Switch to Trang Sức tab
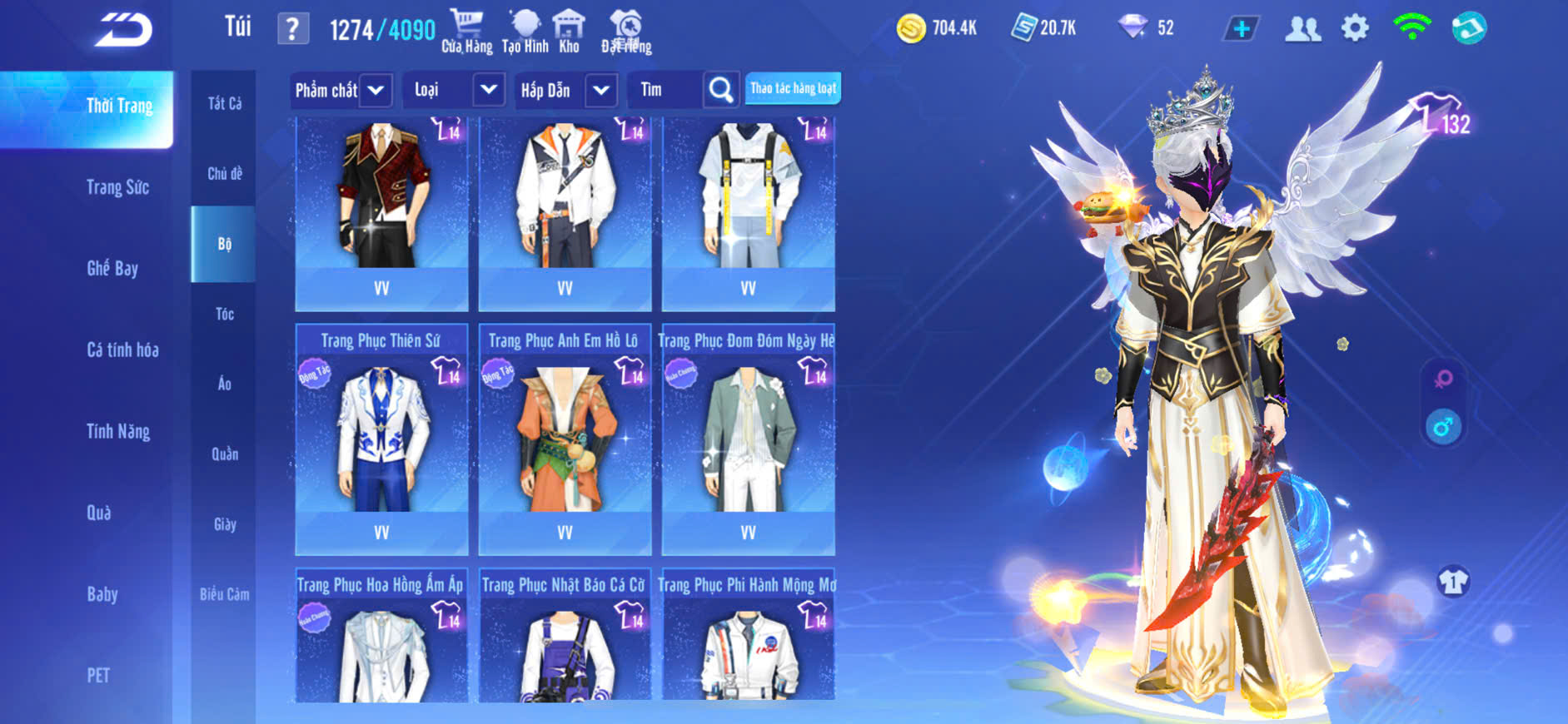This screenshot has width=1568, height=724. click(x=117, y=187)
